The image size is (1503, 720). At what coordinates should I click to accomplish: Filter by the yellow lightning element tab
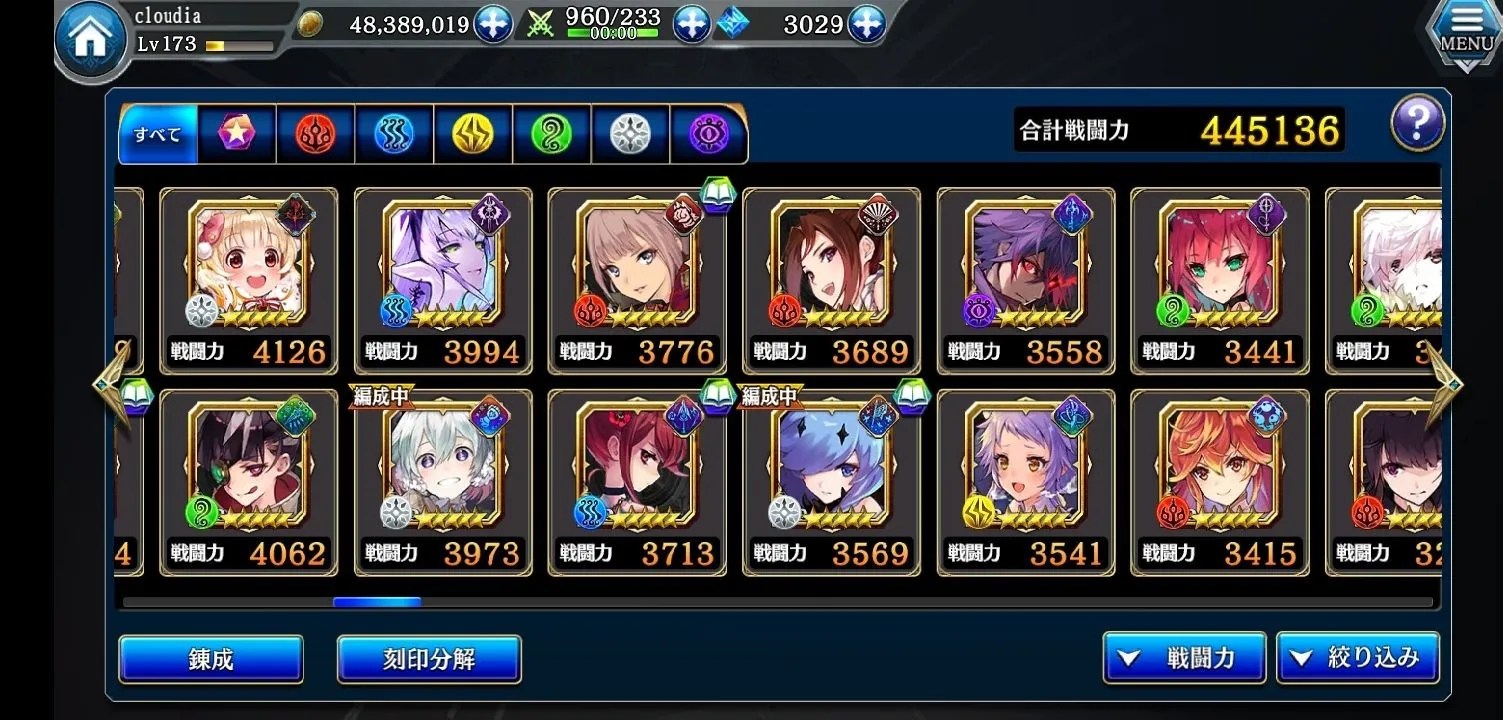(x=473, y=134)
